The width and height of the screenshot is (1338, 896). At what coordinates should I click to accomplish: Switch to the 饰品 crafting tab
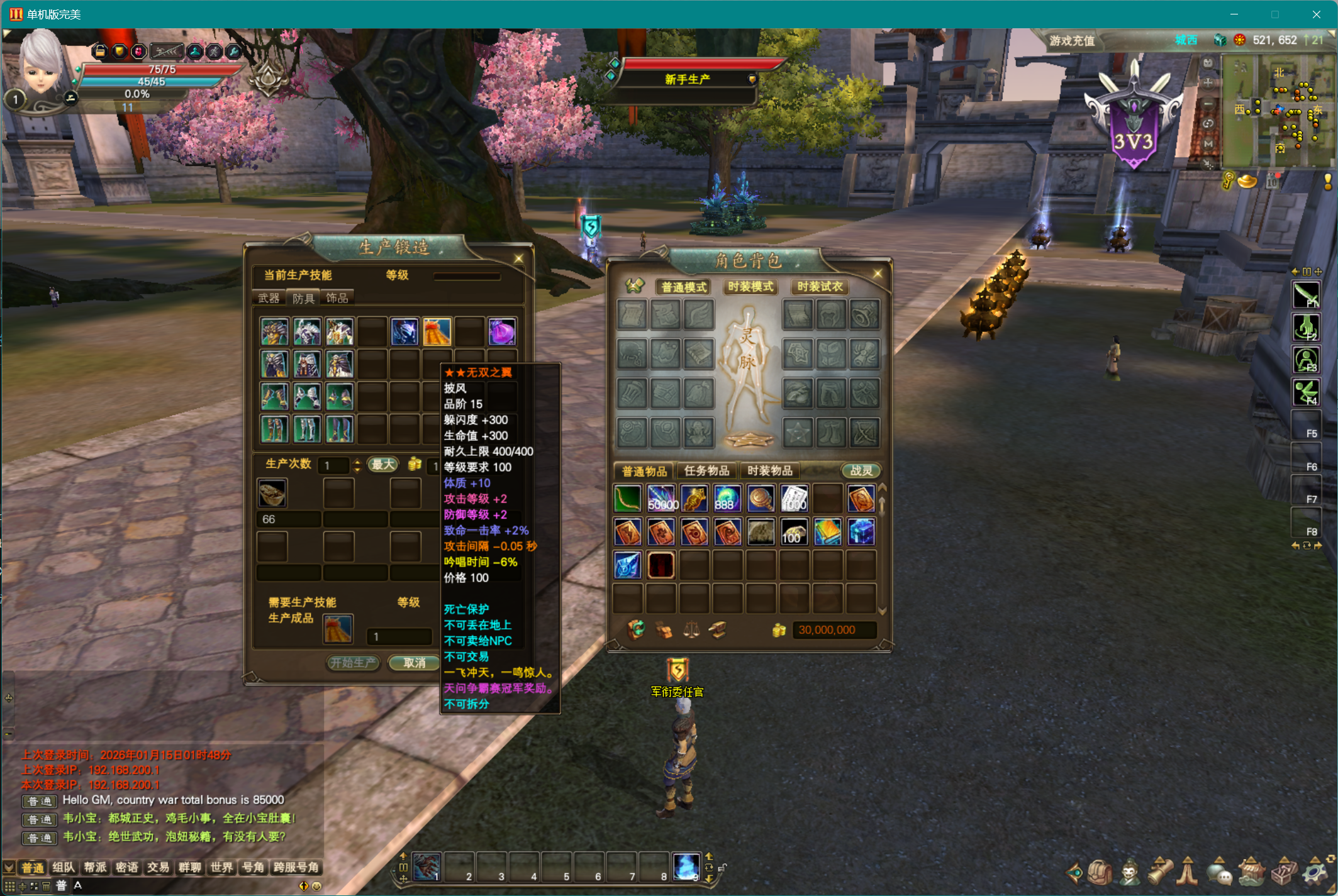pos(337,298)
